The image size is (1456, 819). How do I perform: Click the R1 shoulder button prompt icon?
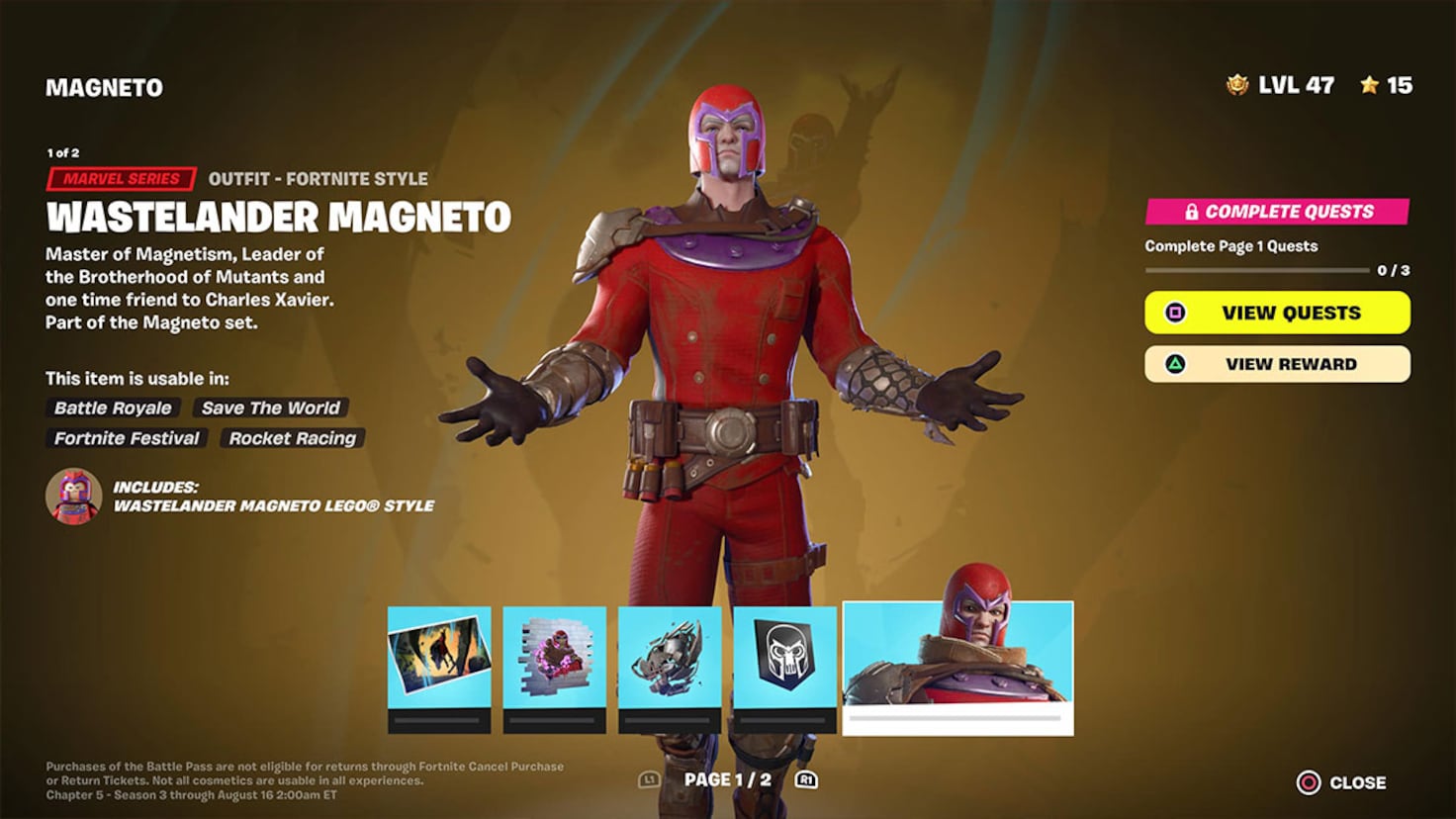805,779
